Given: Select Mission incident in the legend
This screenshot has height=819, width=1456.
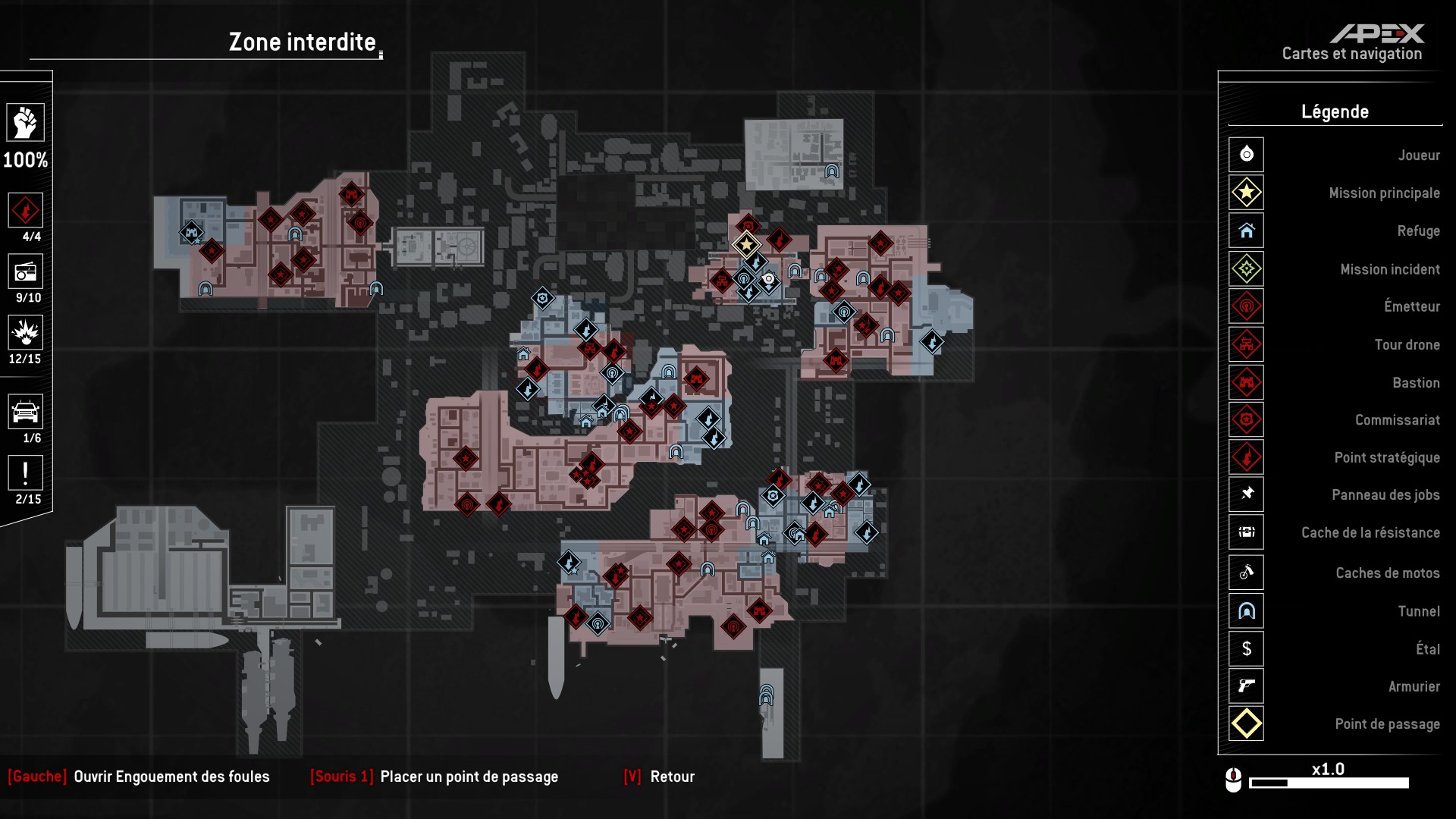Looking at the screenshot, I should point(1246,268).
